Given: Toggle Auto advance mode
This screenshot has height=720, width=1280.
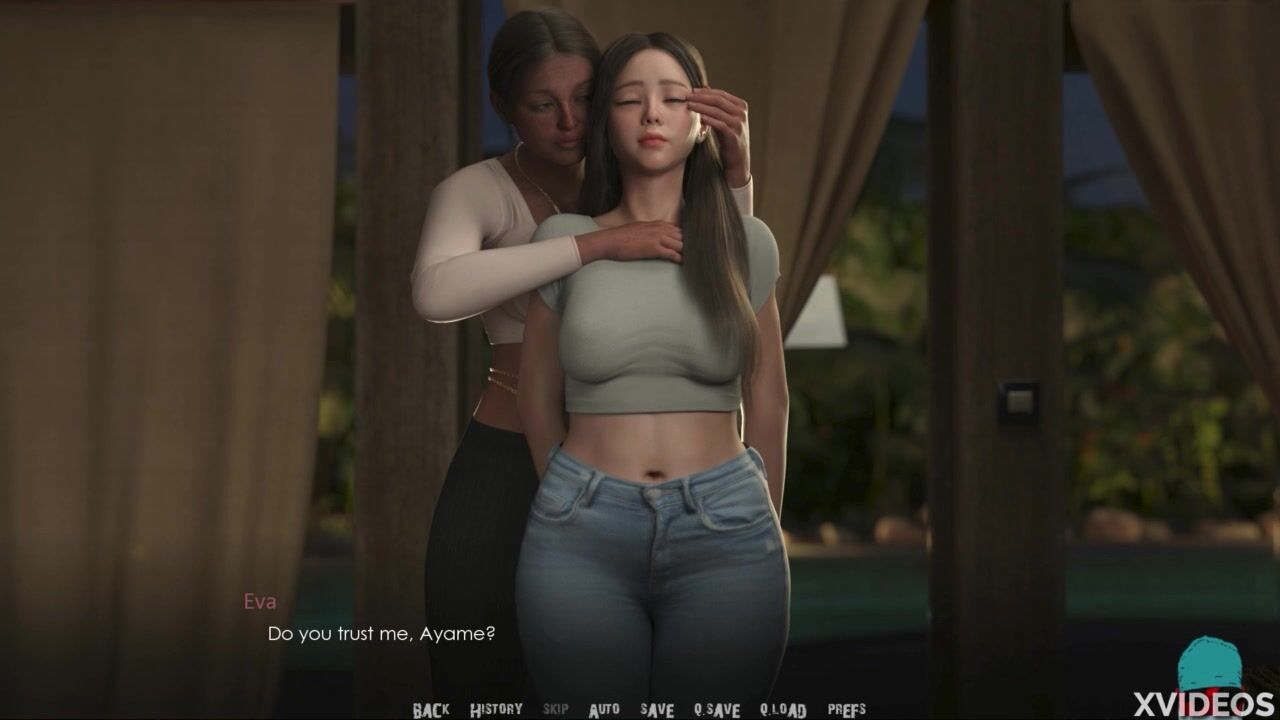Looking at the screenshot, I should pos(604,710).
